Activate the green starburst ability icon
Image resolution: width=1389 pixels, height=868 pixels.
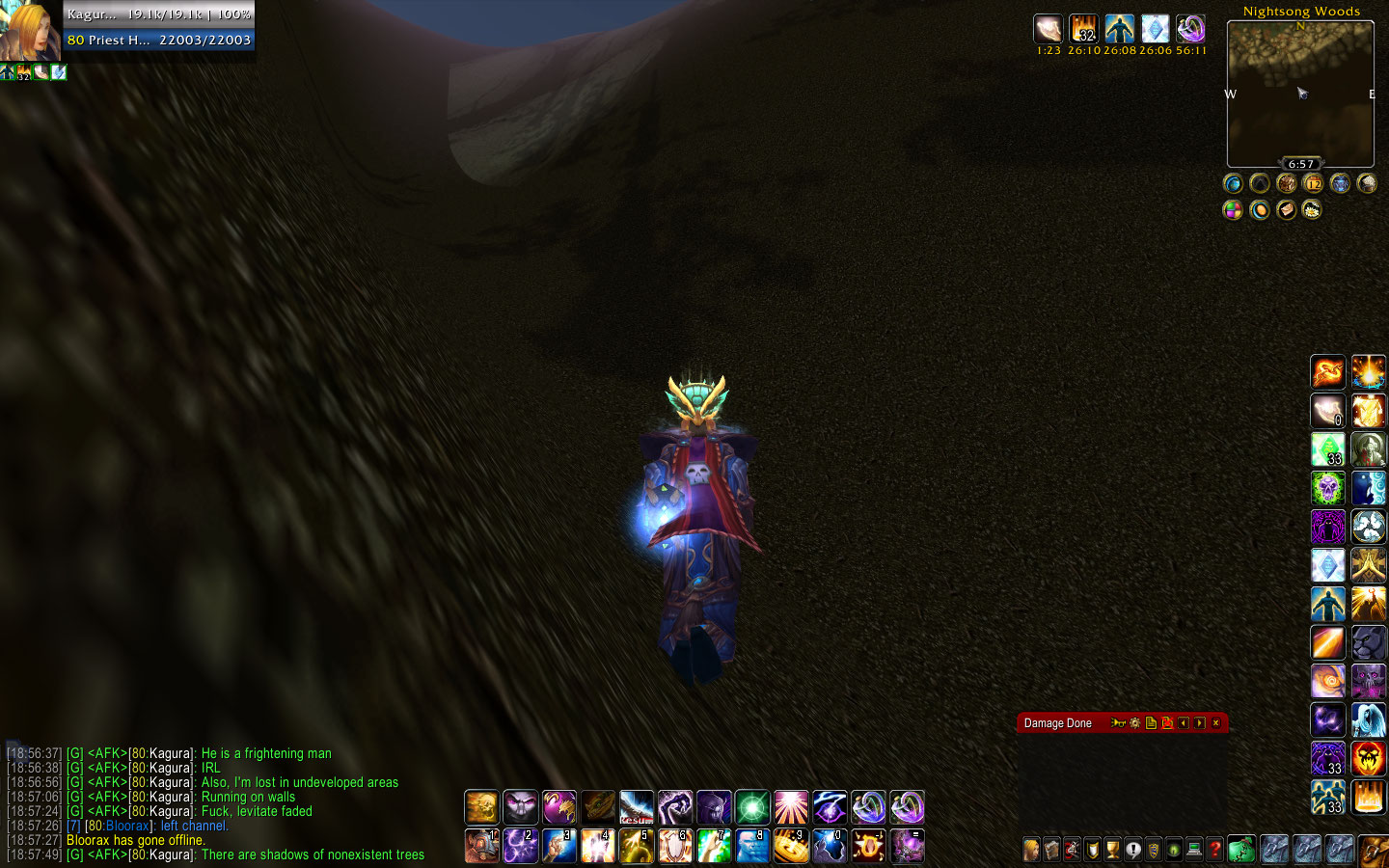(752, 807)
